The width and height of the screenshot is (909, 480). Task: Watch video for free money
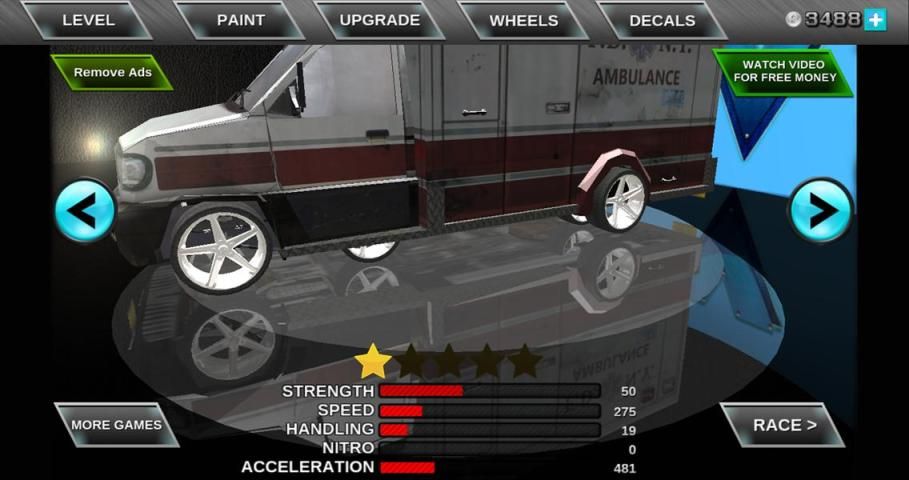pyautogui.click(x=783, y=71)
